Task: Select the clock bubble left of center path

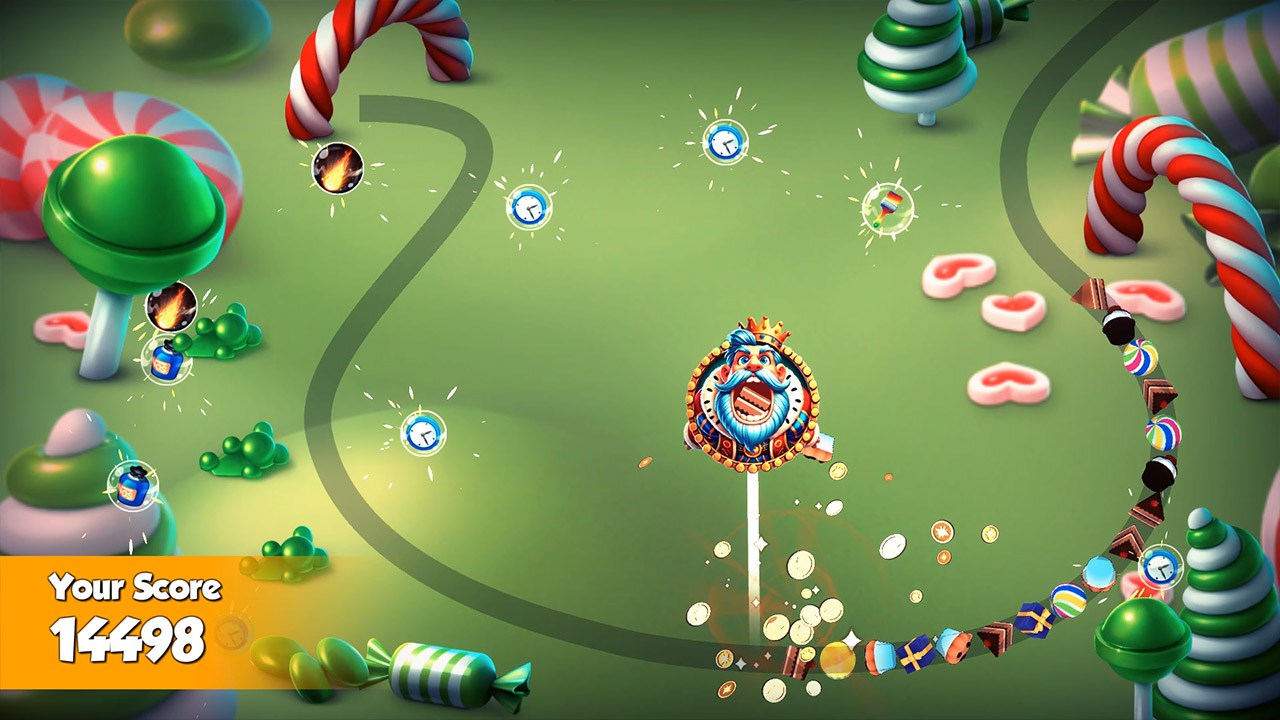Action: tap(529, 209)
